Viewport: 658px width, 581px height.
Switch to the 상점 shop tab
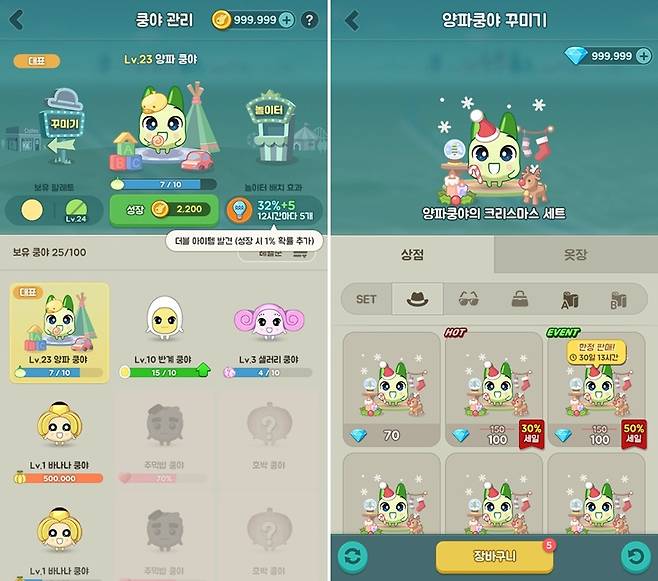coord(412,254)
